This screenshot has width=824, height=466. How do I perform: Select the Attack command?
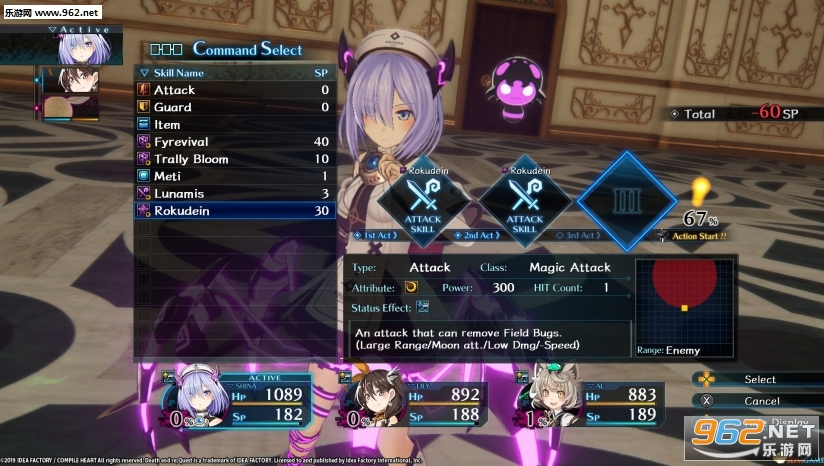[235, 90]
